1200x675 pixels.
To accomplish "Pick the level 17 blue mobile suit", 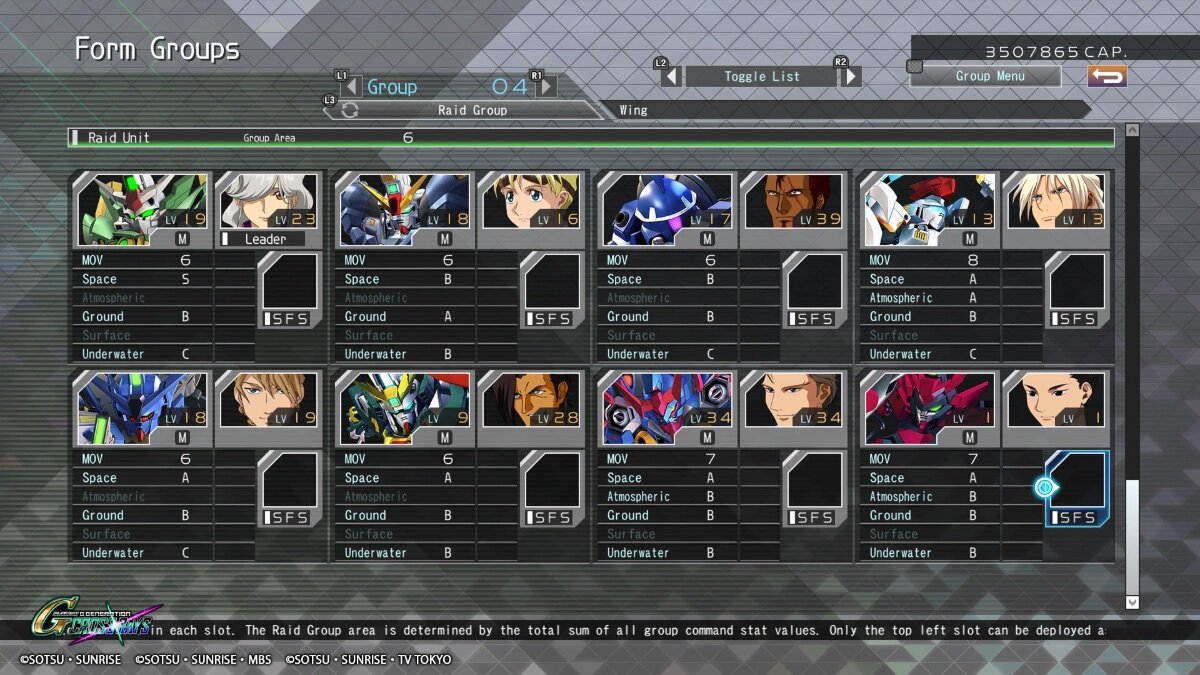I will 667,202.
